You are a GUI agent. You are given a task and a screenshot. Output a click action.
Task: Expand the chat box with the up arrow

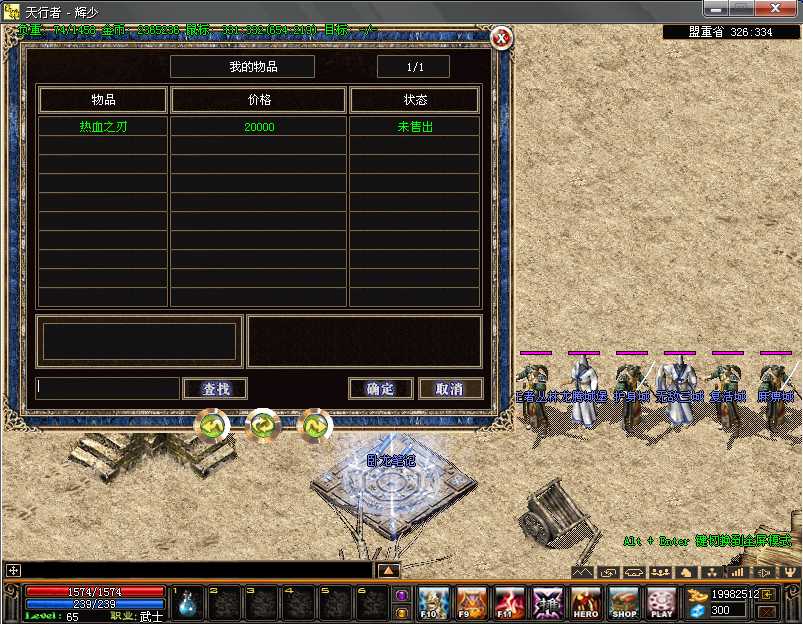tap(388, 570)
